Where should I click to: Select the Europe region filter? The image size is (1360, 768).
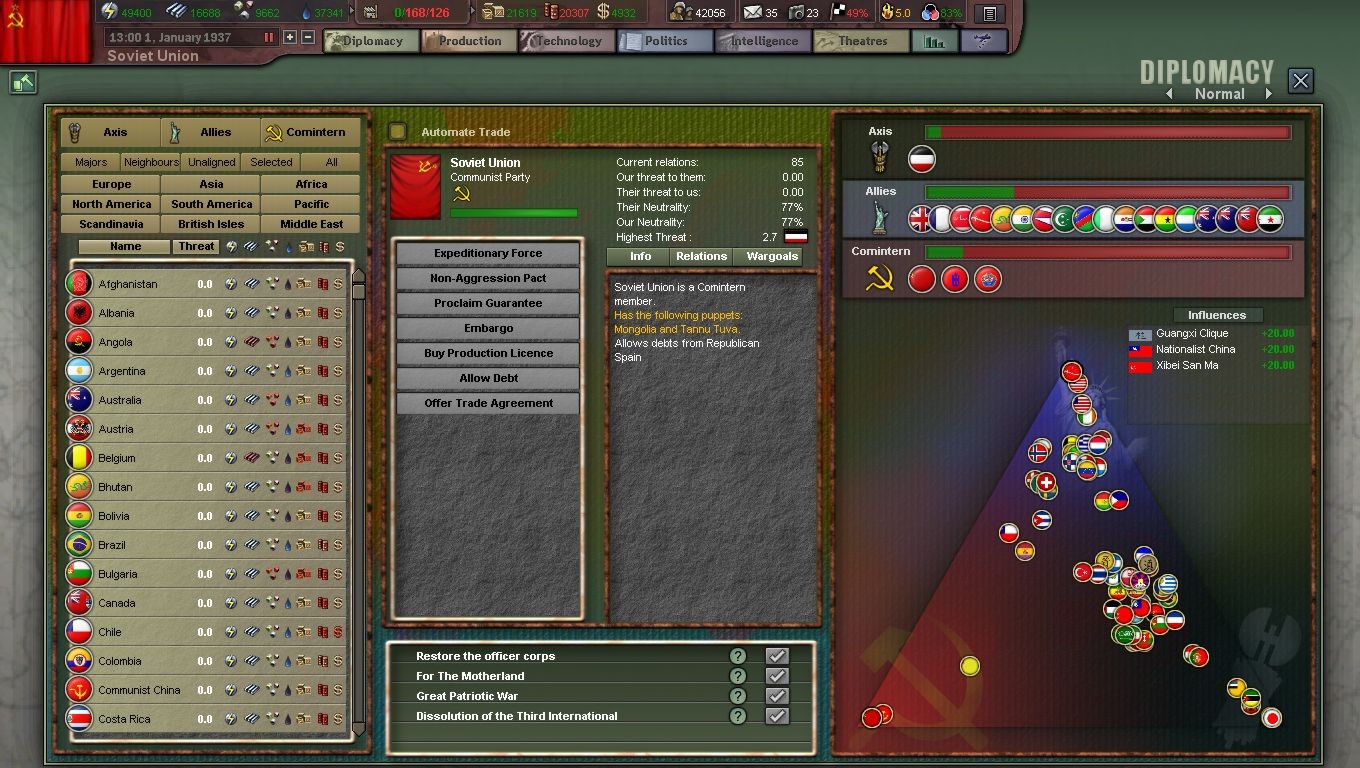point(111,184)
